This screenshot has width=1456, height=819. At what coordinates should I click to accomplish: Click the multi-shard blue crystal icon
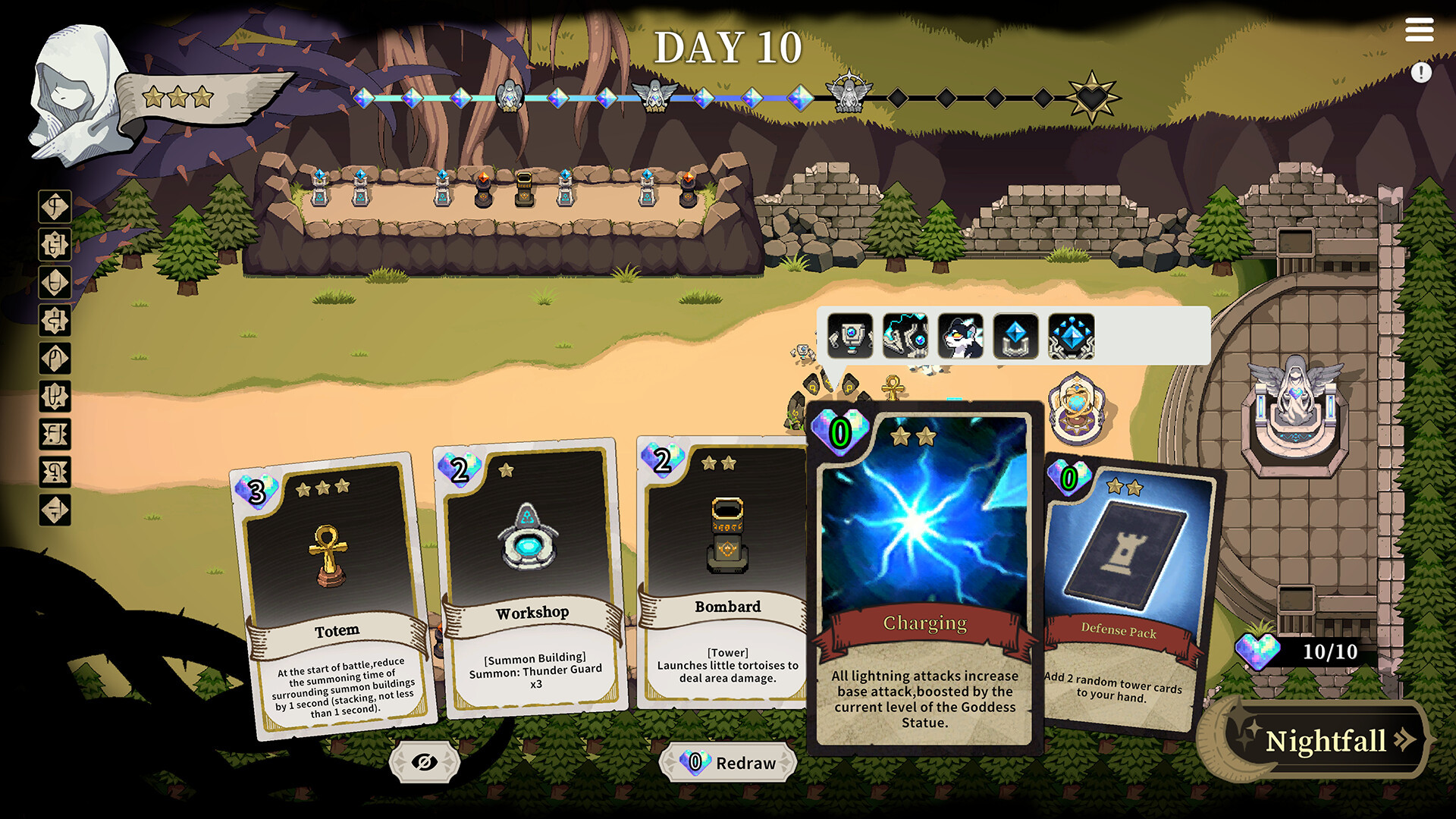(x=1072, y=336)
